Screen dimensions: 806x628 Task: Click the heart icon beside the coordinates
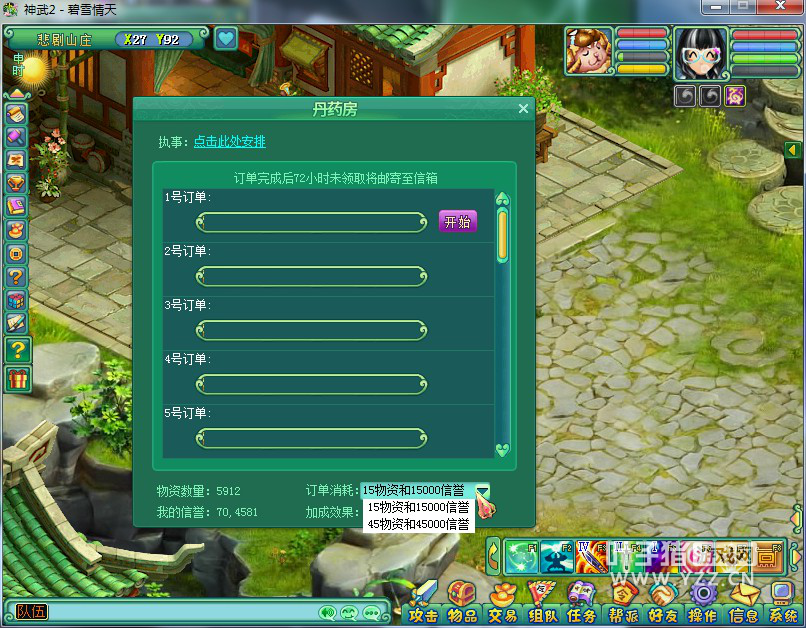(226, 39)
